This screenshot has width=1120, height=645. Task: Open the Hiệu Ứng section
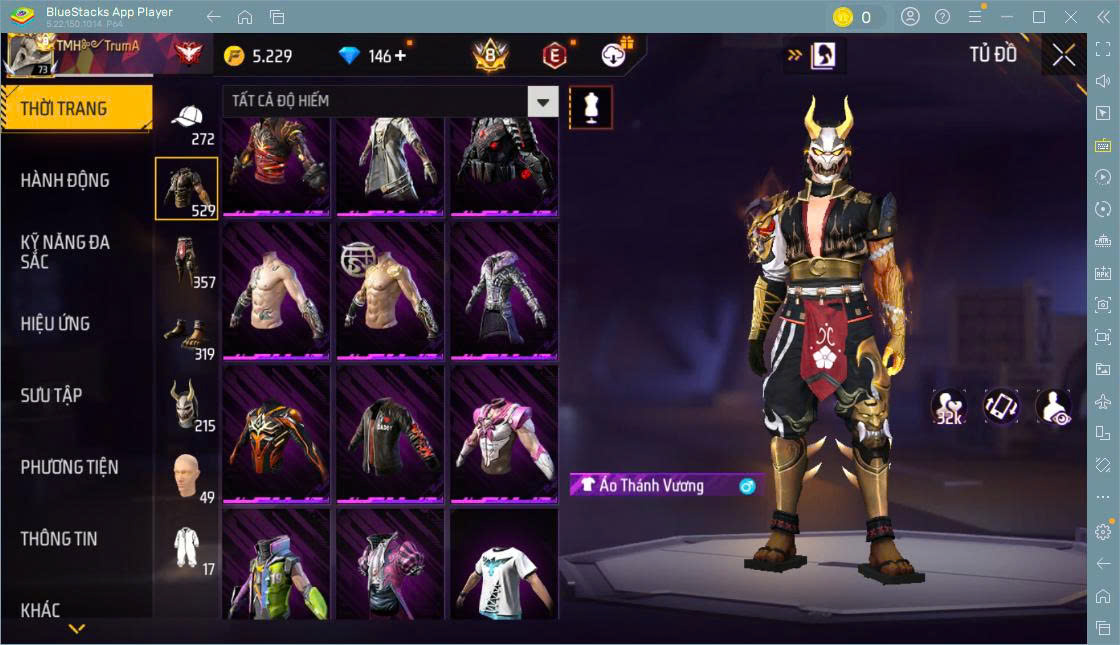click(55, 324)
